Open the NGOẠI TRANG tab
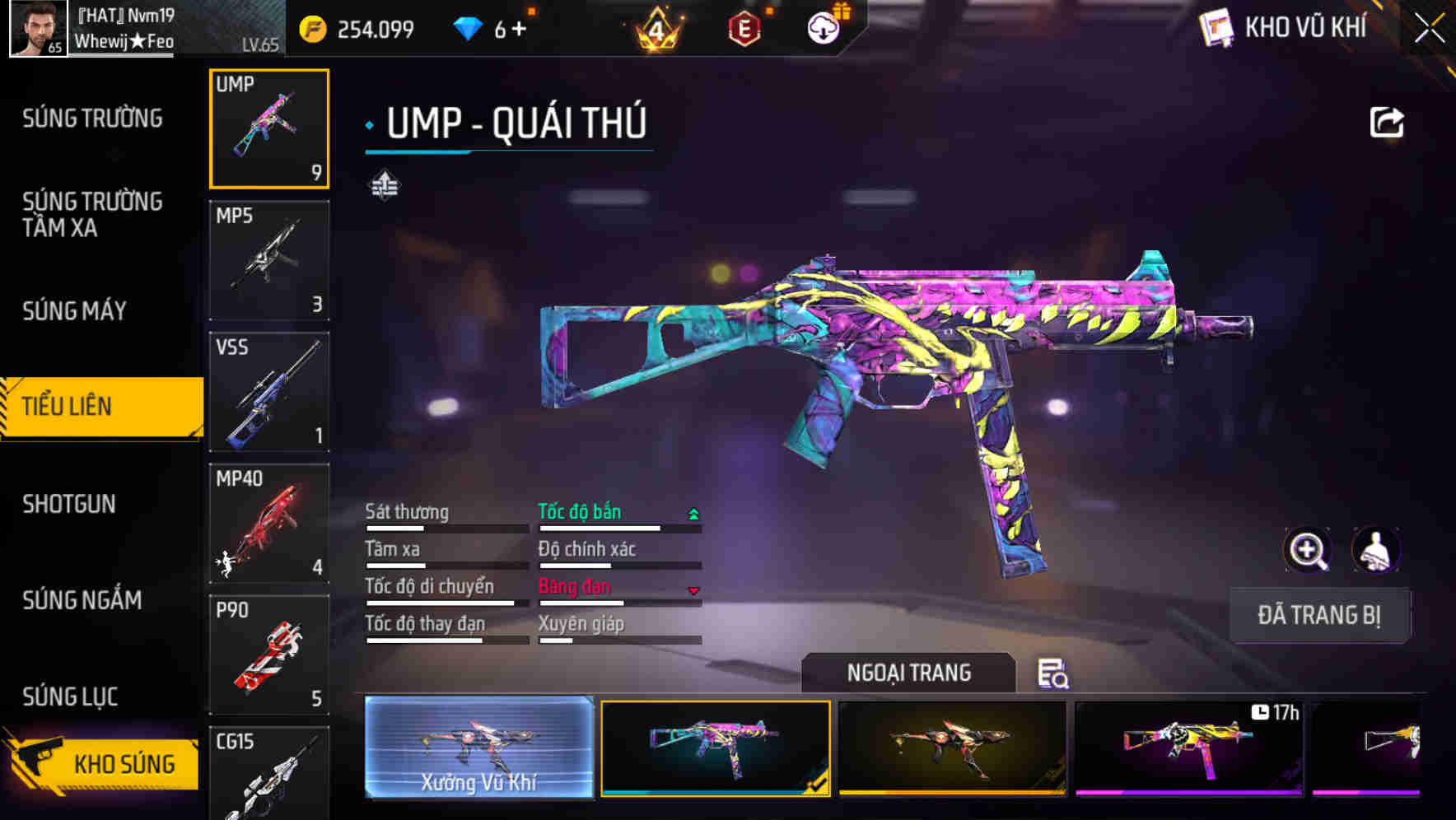Screen dimensions: 1456x820 click(x=908, y=673)
